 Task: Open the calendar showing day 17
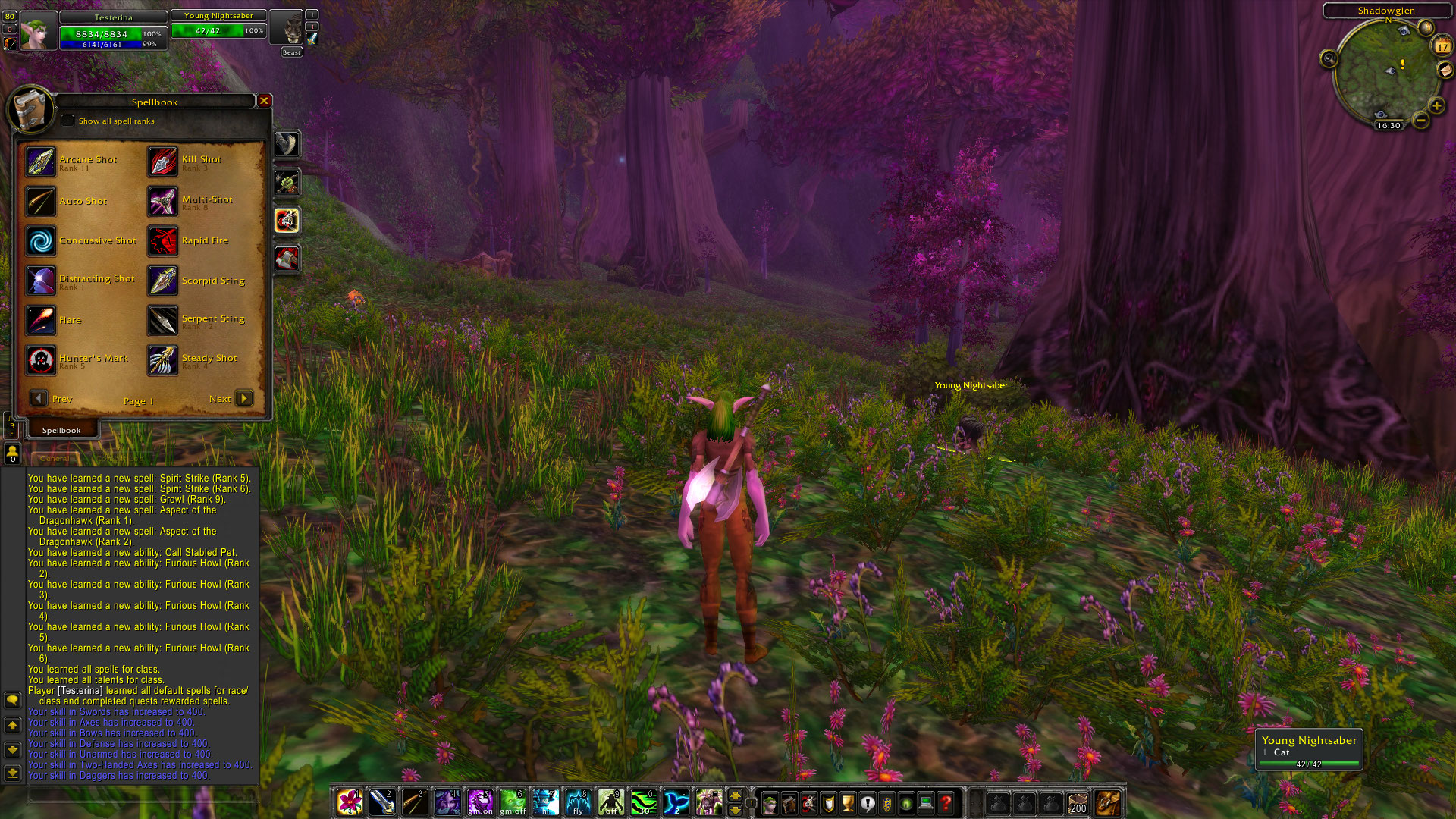click(x=1442, y=46)
